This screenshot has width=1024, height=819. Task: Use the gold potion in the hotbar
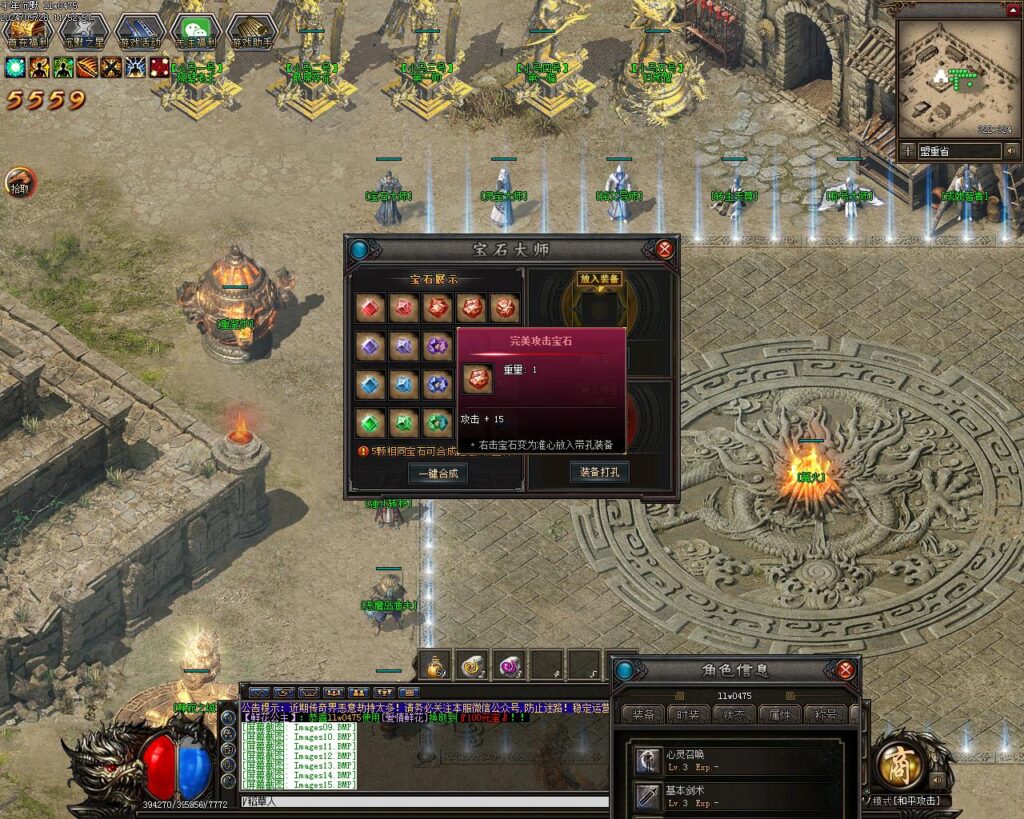435,664
